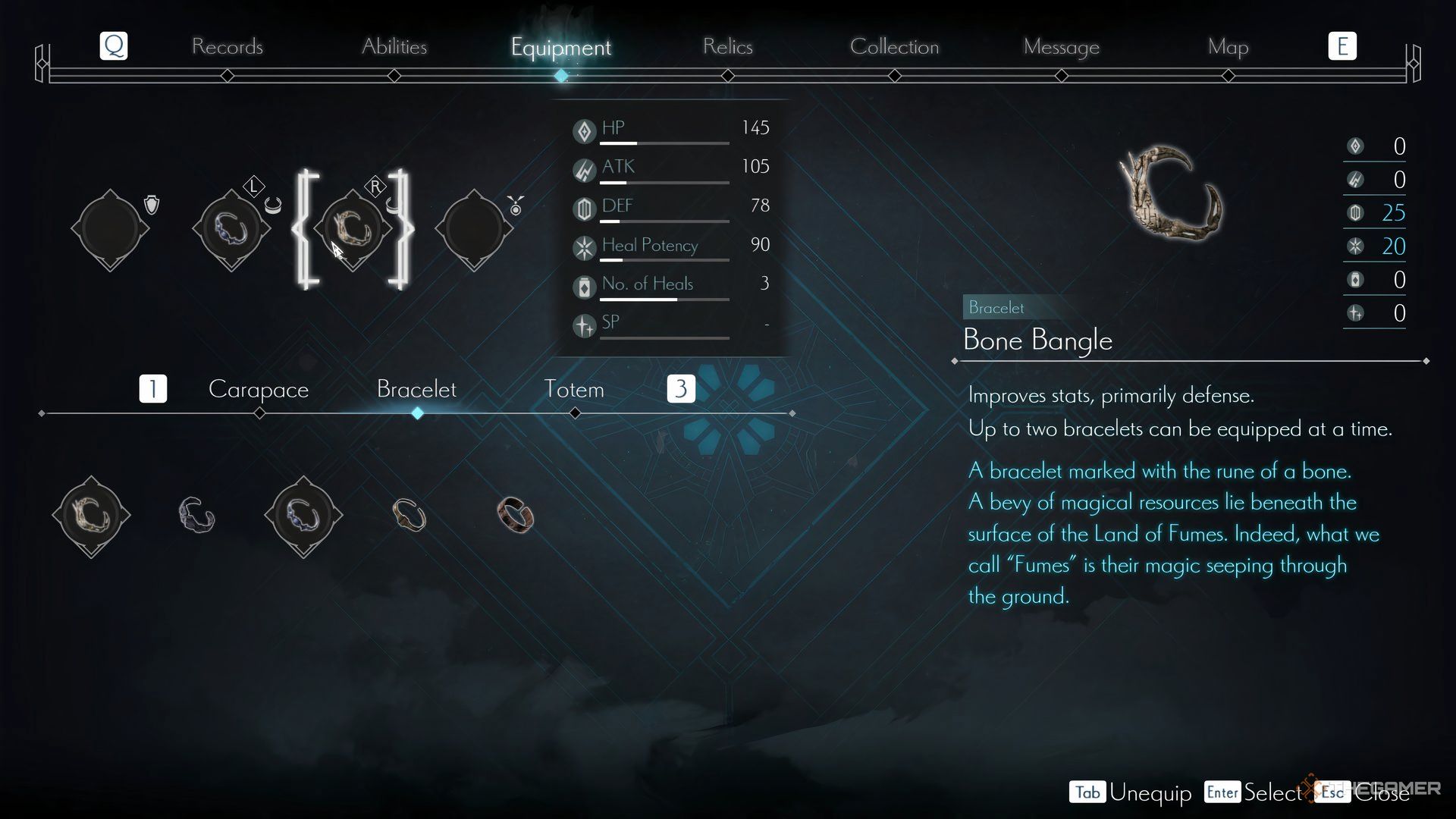This screenshot has height=819, width=1456.
Task: Open the Records tab
Action: [x=227, y=47]
